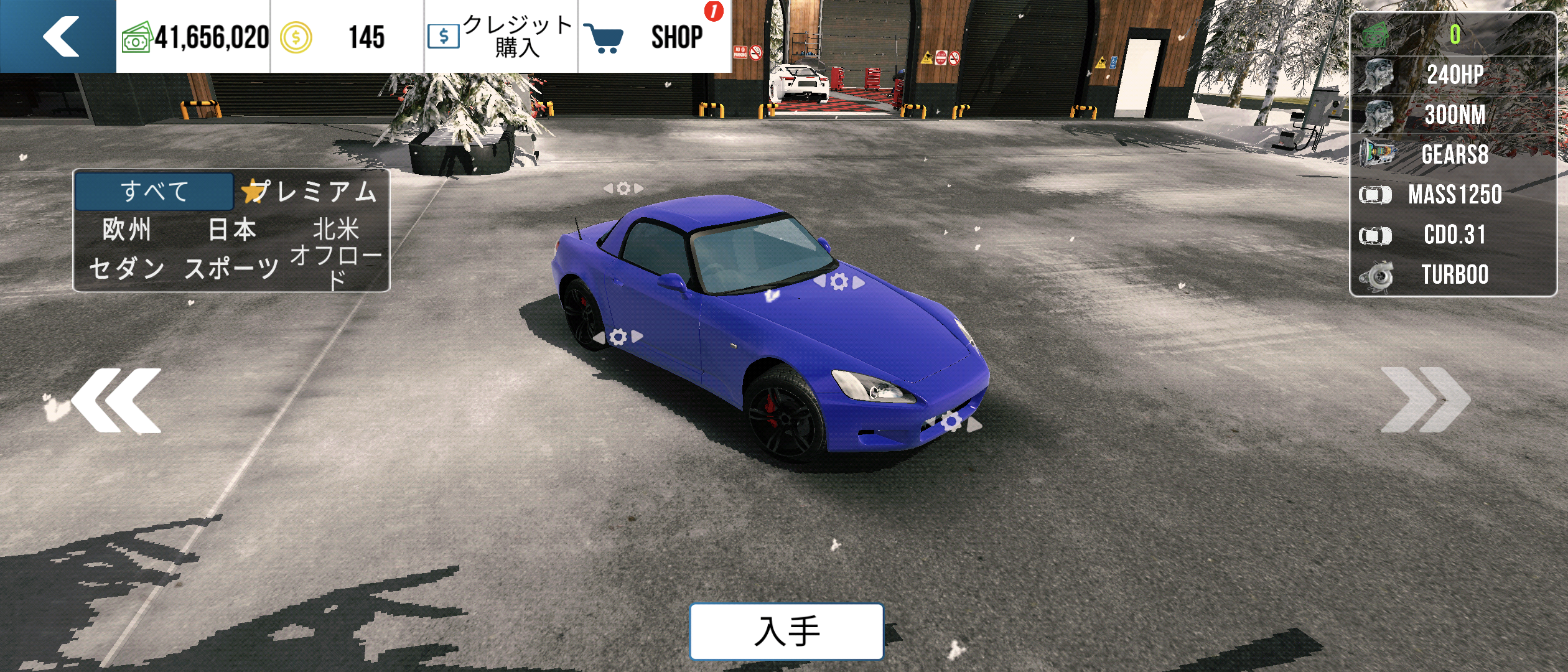Open the クレジット購入 credit purchase
This screenshot has width=1568, height=672.
click(x=501, y=36)
